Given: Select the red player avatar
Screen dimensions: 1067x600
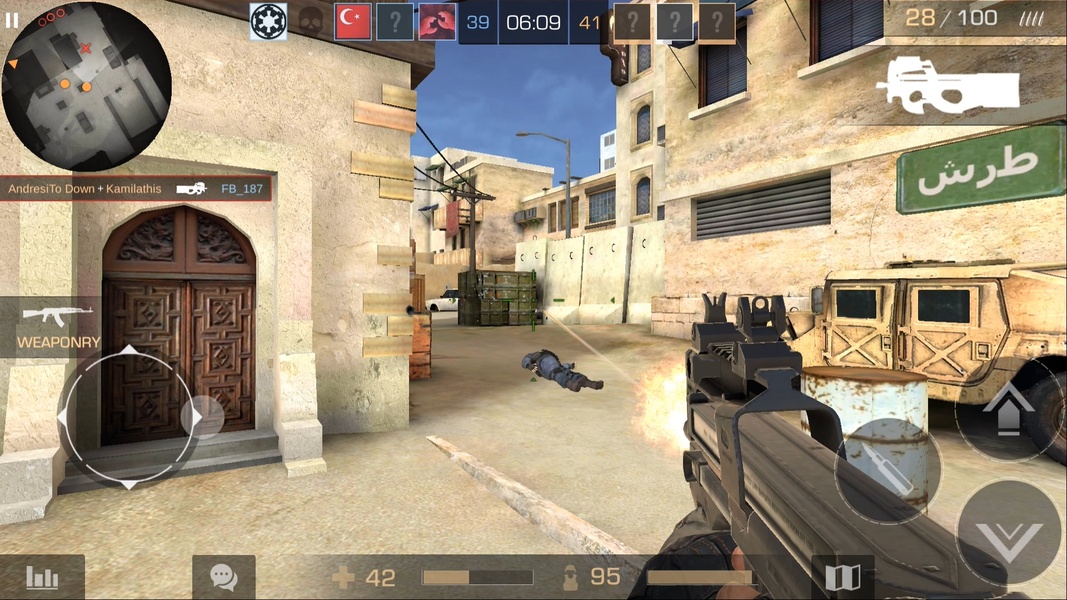Looking at the screenshot, I should tap(437, 22).
